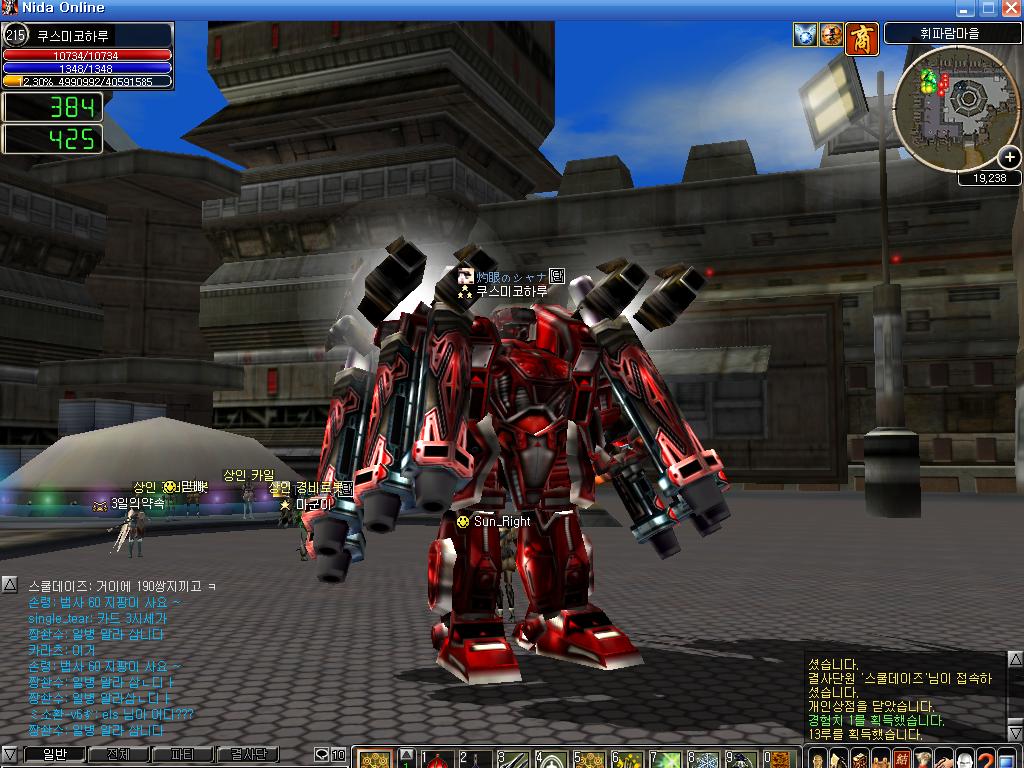Minimize the Nida Online window
Viewport: 1024px width, 768px height.
pyautogui.click(x=966, y=8)
